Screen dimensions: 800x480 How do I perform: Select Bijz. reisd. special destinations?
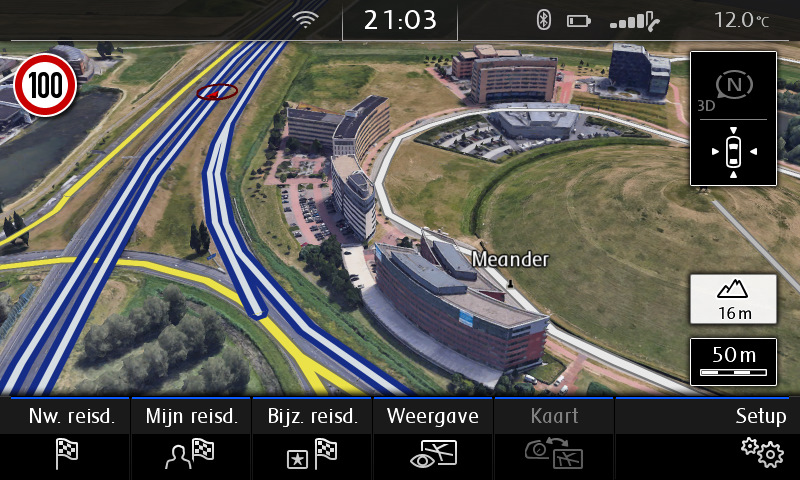pyautogui.click(x=312, y=437)
